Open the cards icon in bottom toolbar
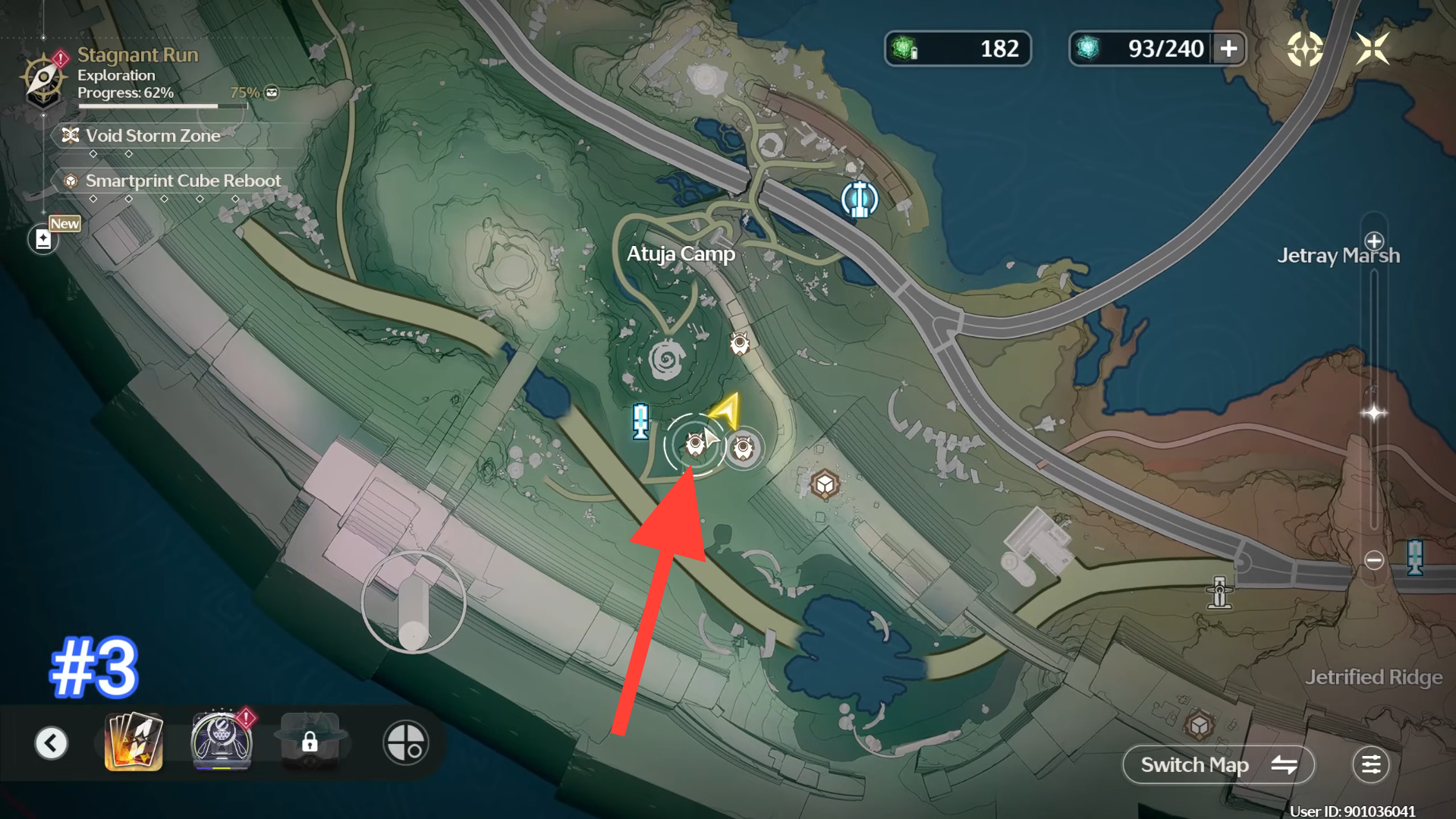1456x819 pixels. pos(134,742)
